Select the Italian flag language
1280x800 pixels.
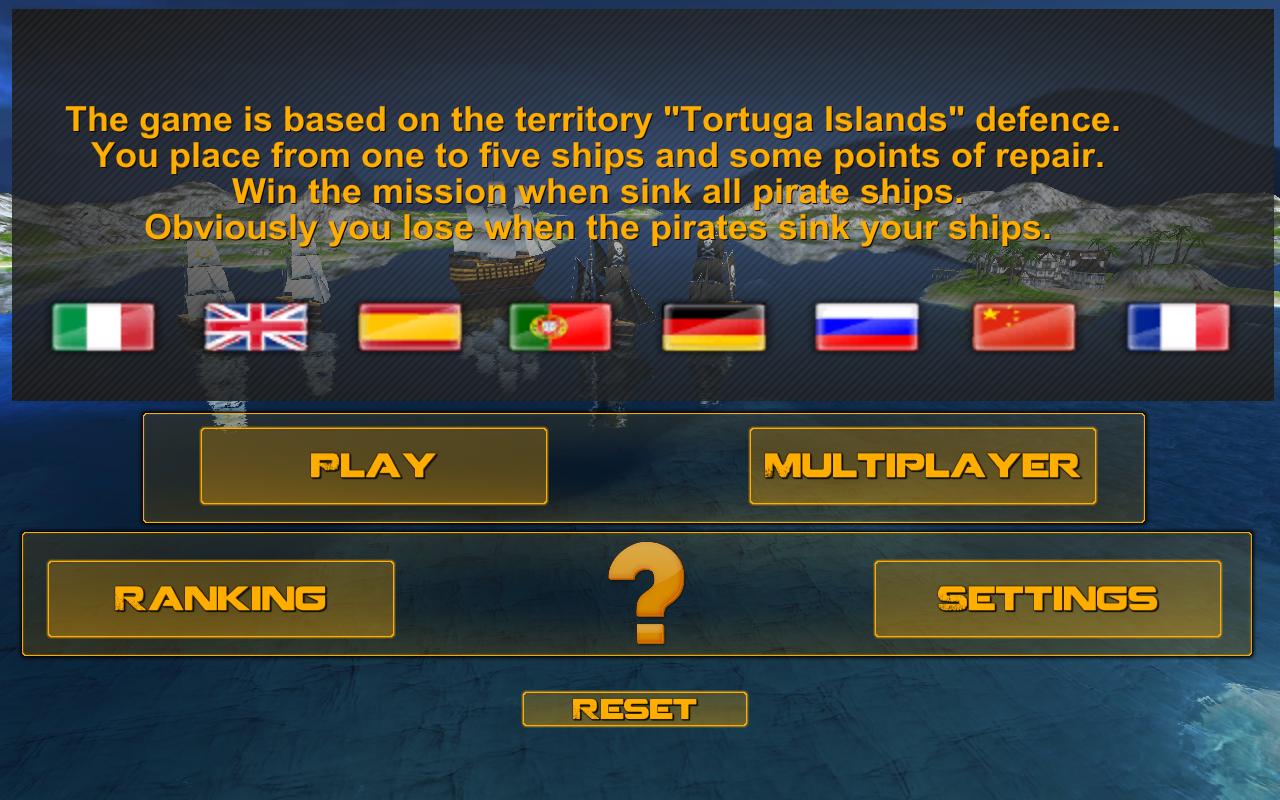click(x=103, y=327)
